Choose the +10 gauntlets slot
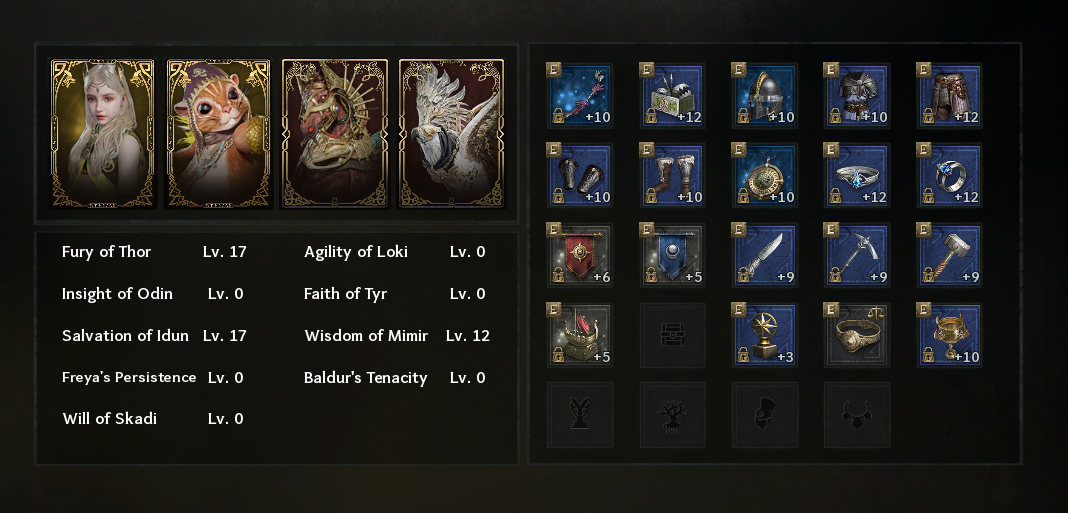 (x=581, y=176)
